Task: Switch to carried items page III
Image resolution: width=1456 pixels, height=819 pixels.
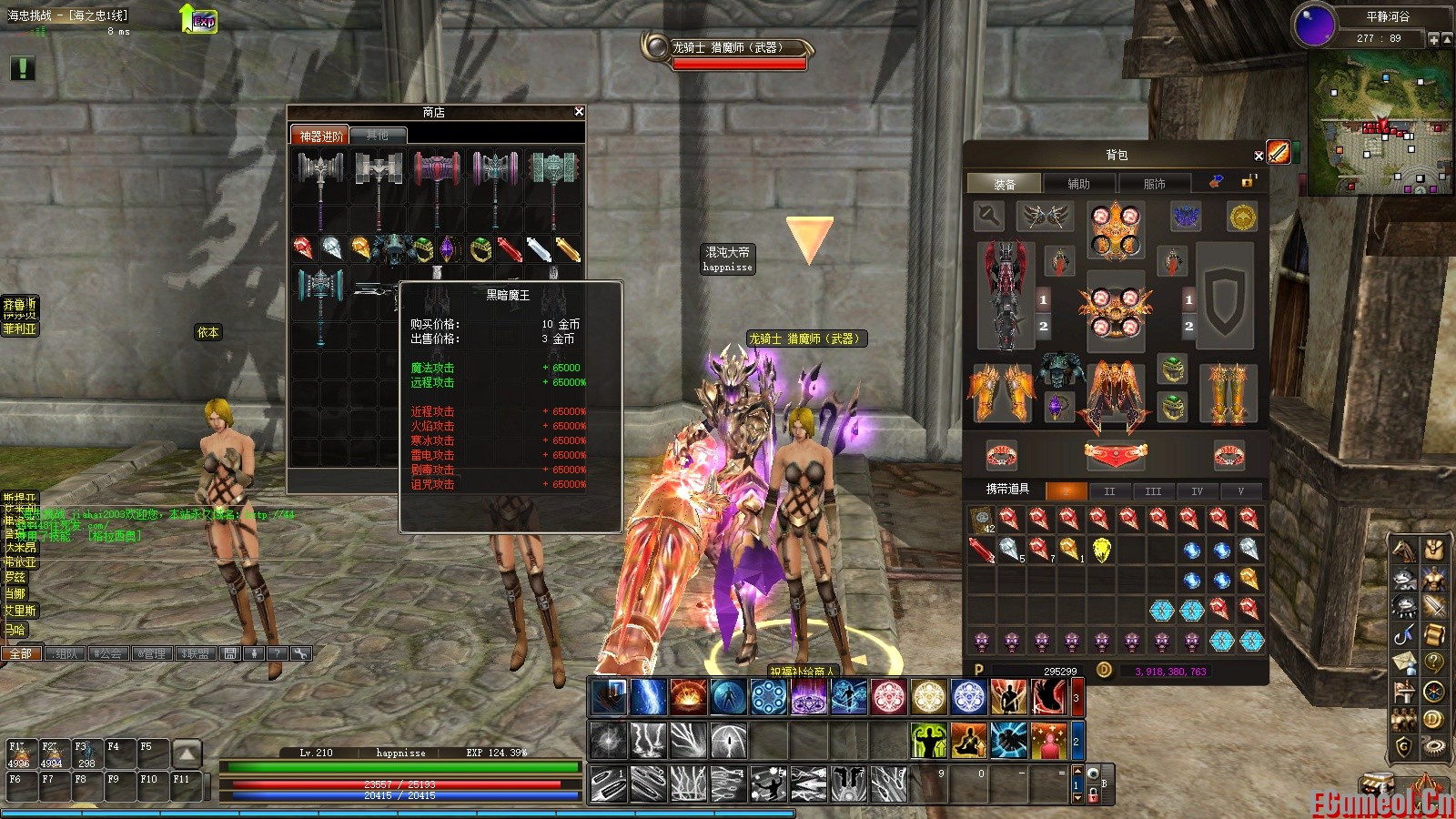Action: coord(1153,491)
